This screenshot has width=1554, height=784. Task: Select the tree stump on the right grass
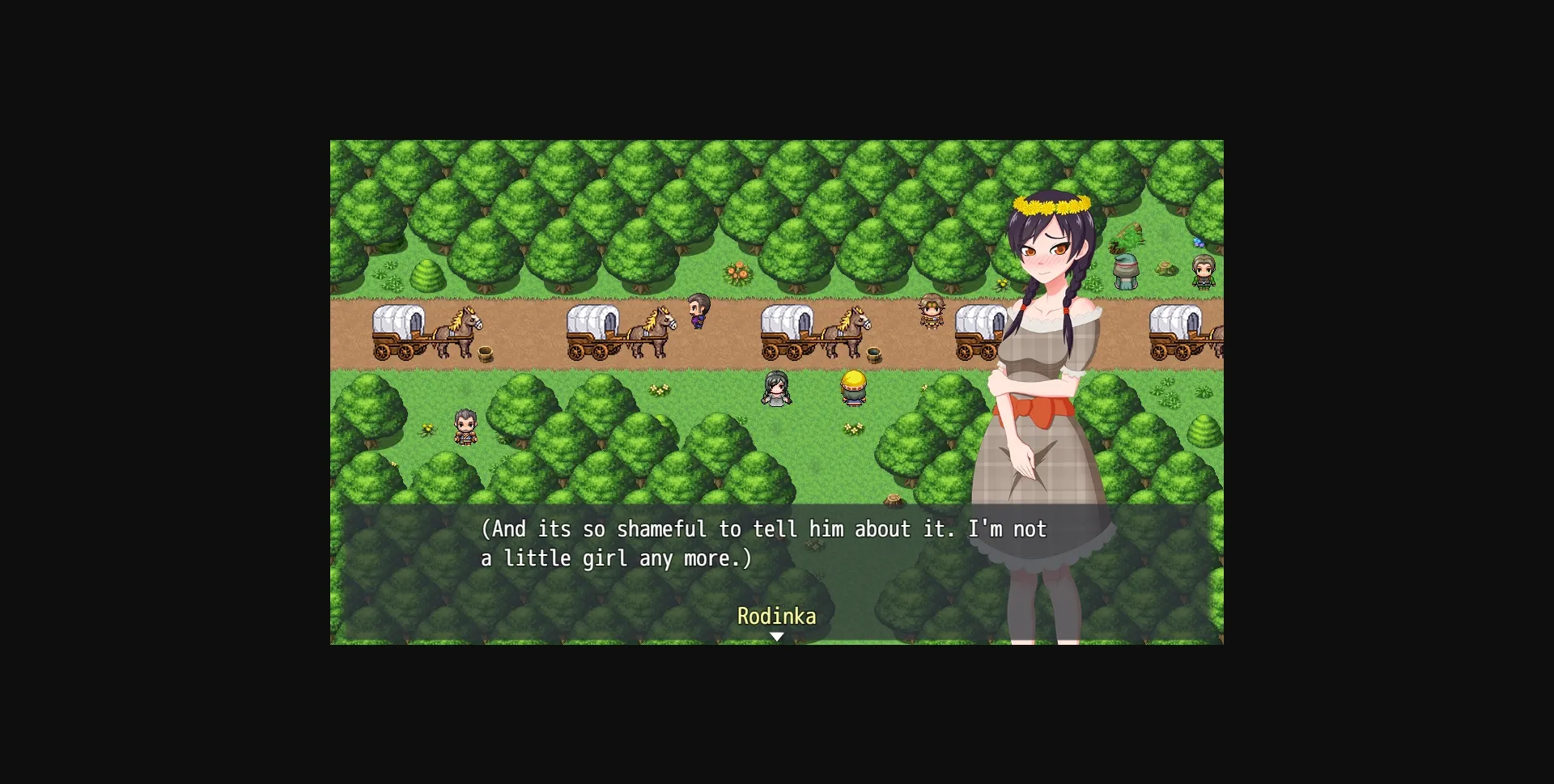(1165, 268)
